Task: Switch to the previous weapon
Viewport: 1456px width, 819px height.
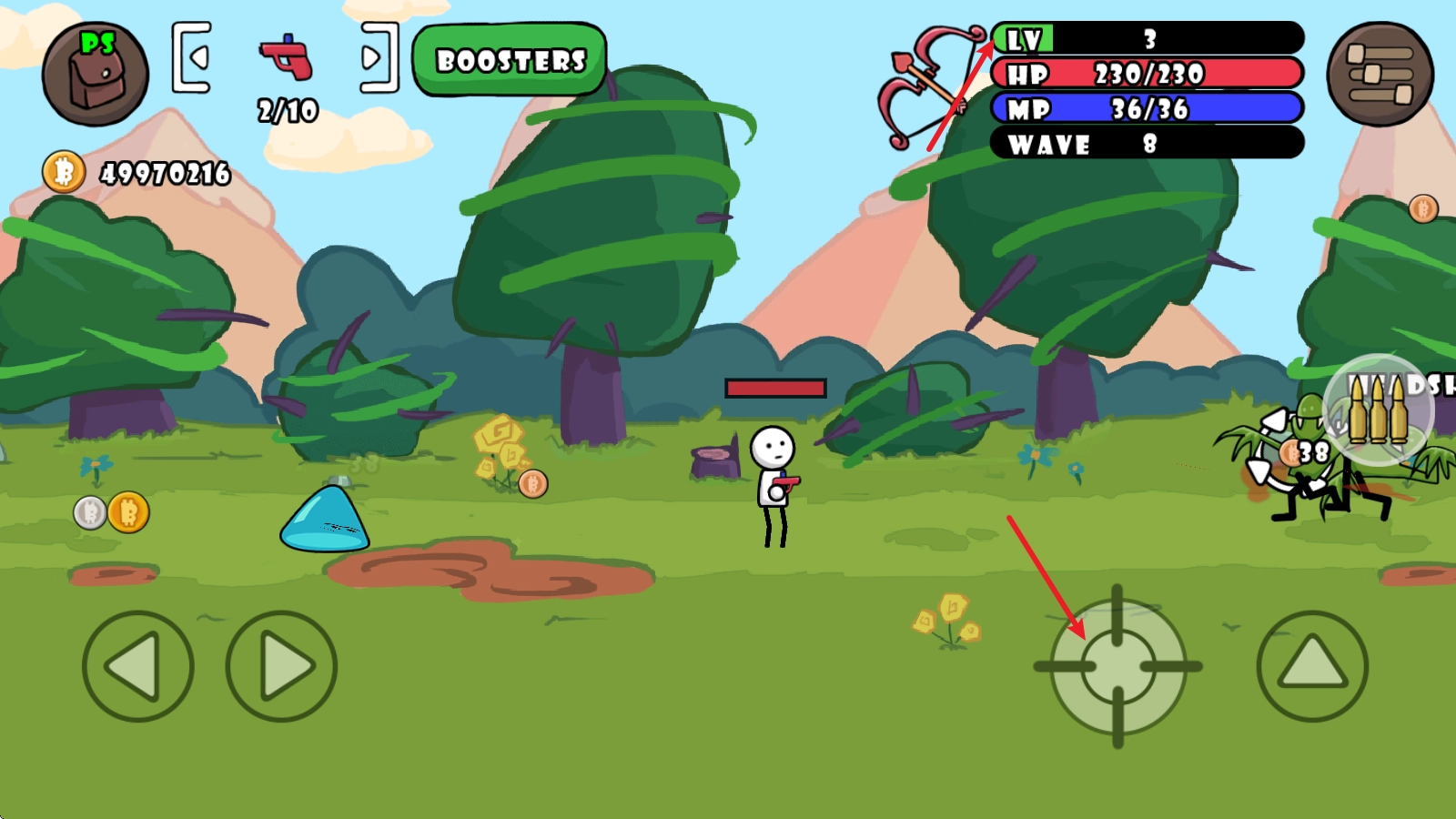Action: point(192,58)
